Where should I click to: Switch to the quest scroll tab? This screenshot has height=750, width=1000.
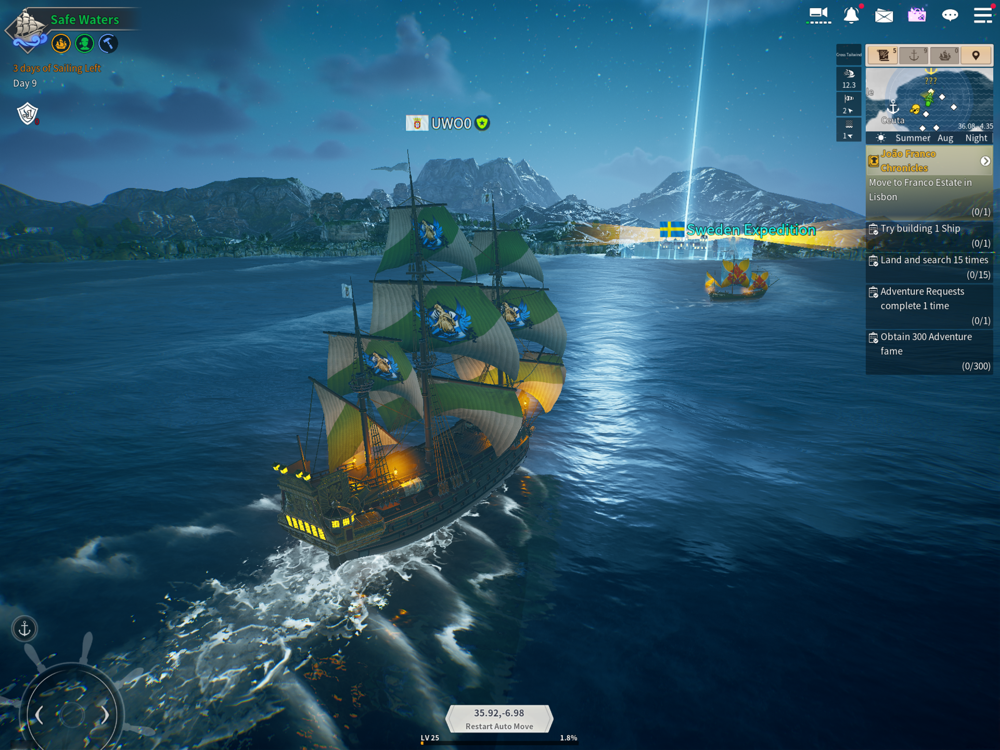[881, 56]
